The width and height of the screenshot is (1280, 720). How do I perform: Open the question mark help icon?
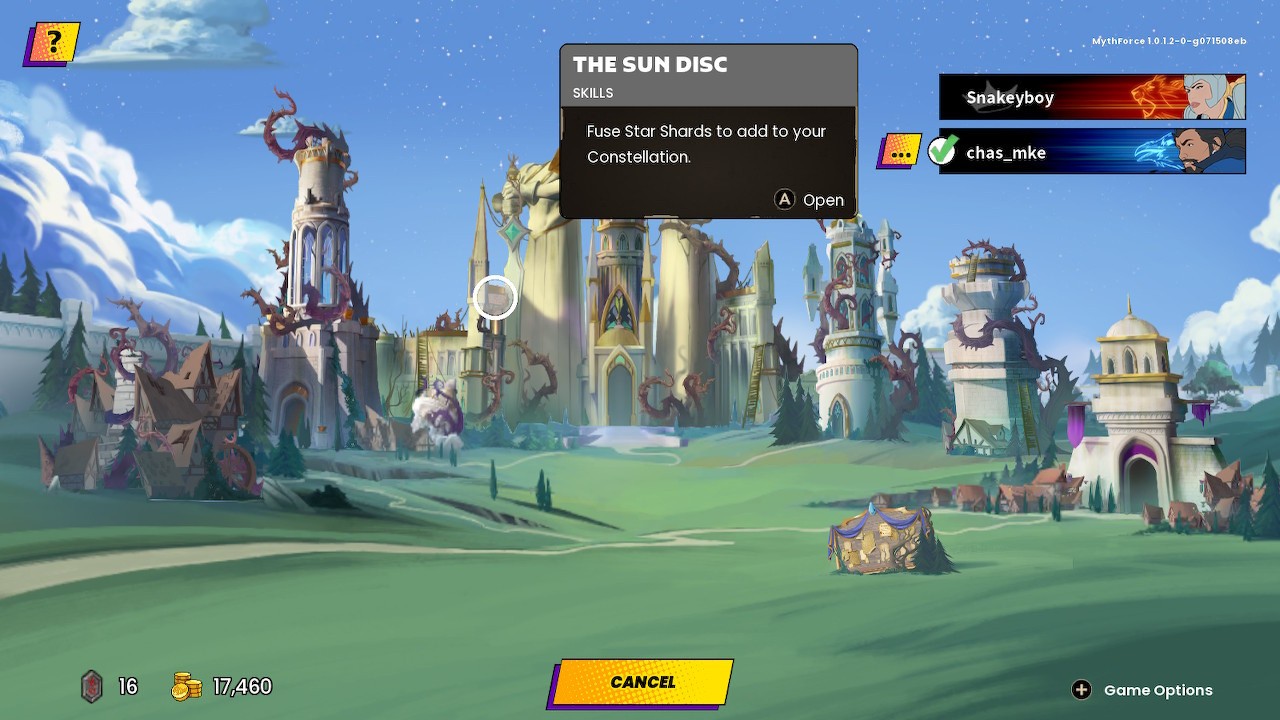click(x=52, y=43)
